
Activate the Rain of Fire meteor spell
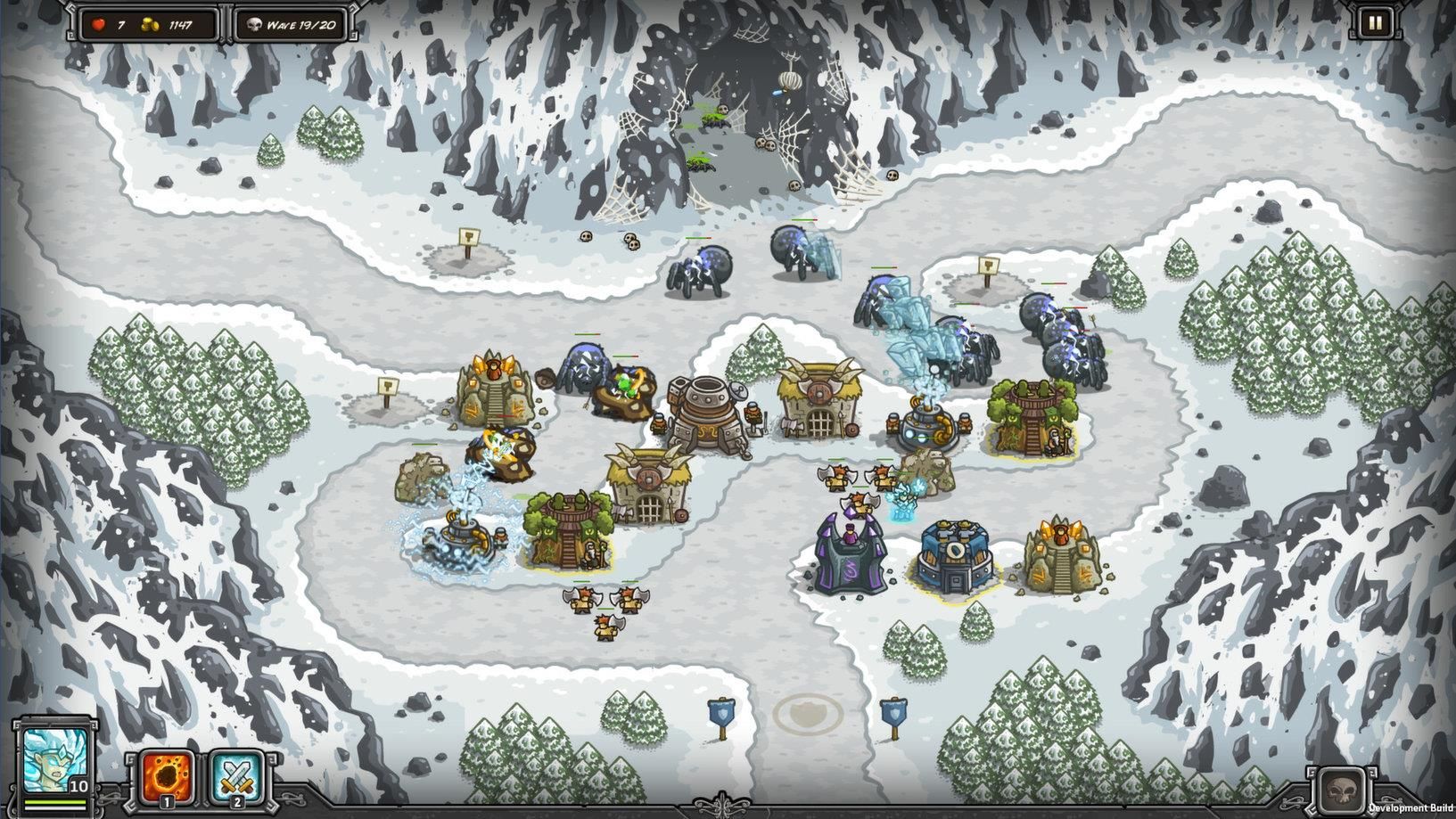[169, 777]
